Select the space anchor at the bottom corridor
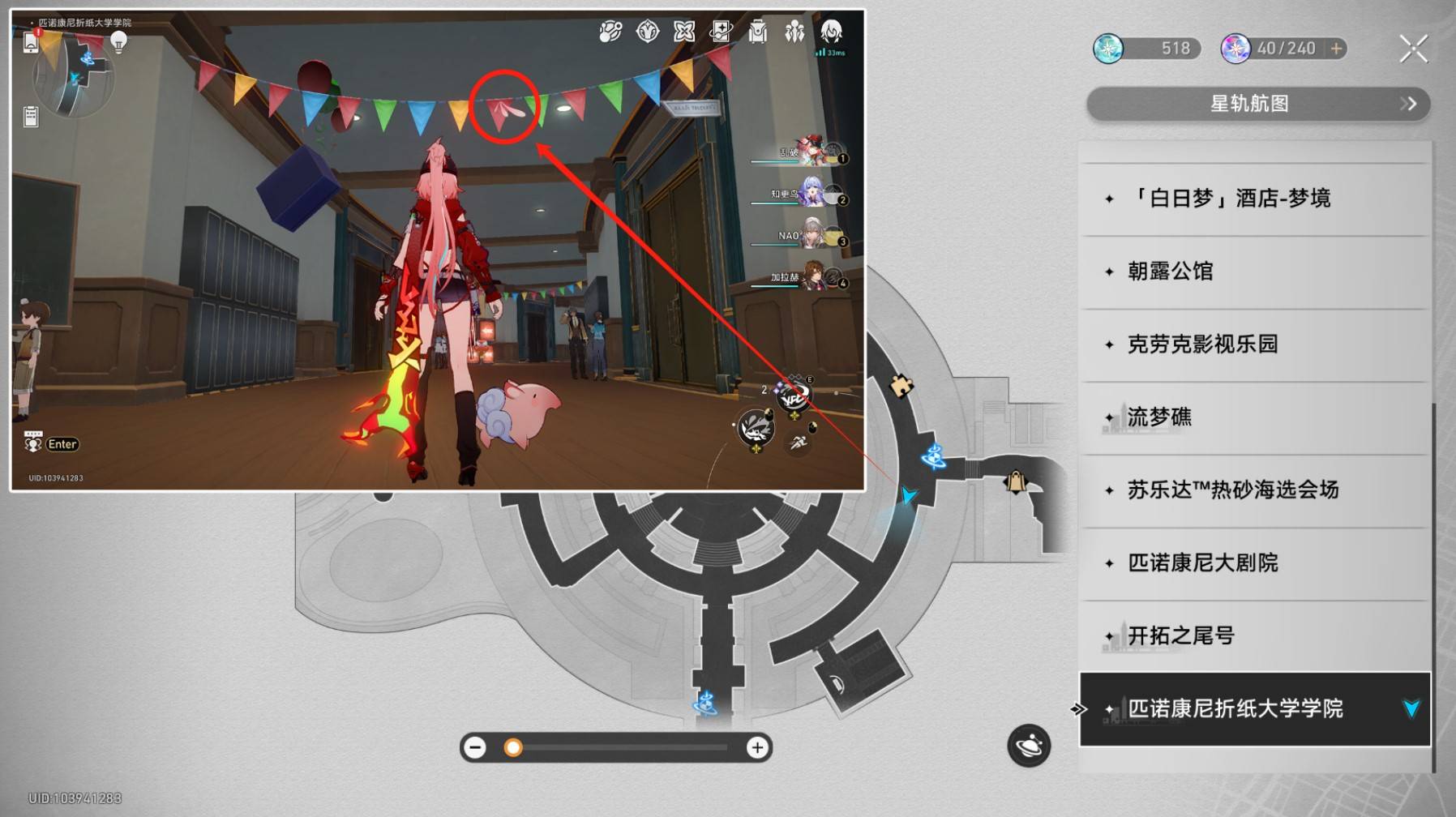1456x817 pixels. click(704, 702)
